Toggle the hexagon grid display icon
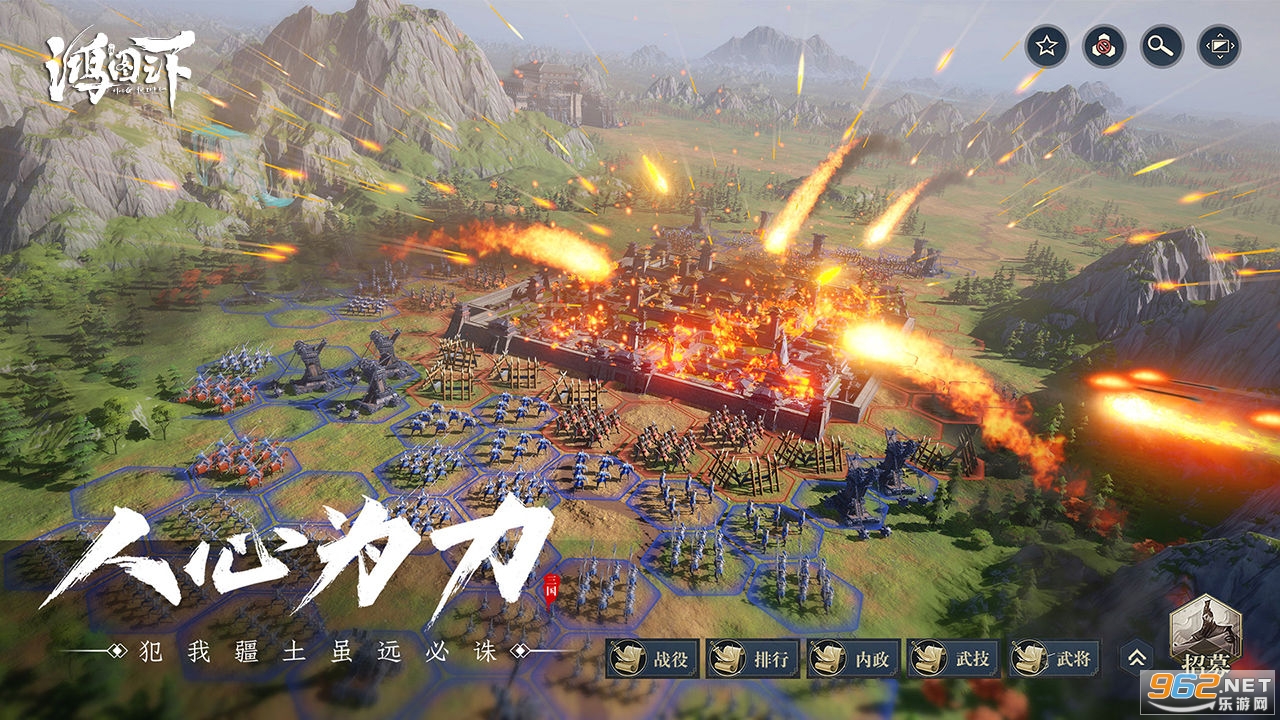Viewport: 1280px width, 720px height. (1104, 46)
